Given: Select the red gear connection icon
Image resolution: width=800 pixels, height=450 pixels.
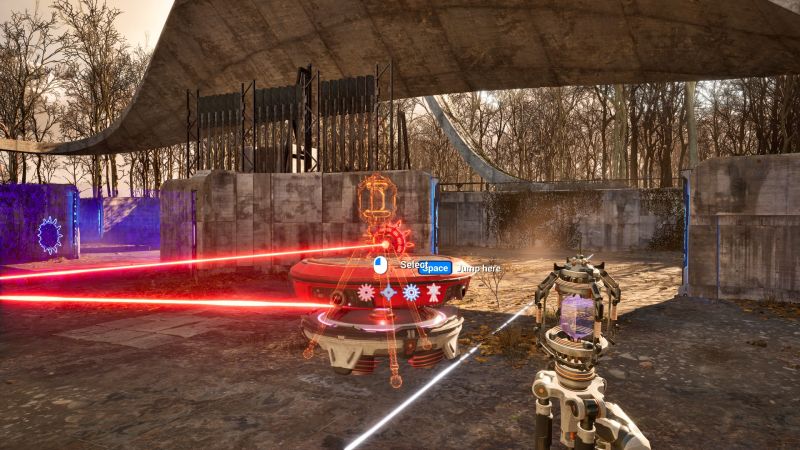Looking at the screenshot, I should coord(366,293).
